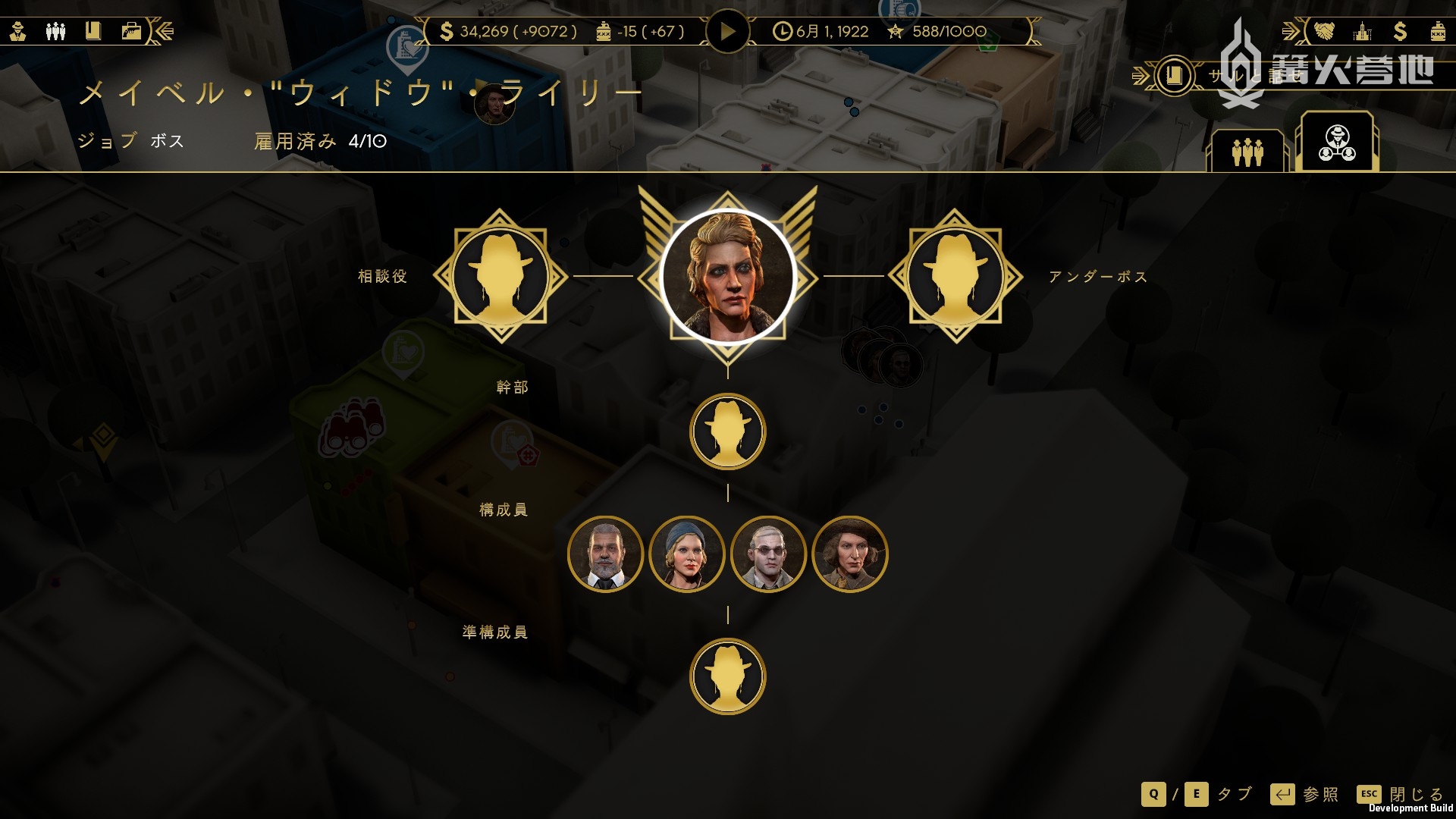1456x819 pixels.
Task: Open the boss profile fedora icon
Action: [18, 31]
